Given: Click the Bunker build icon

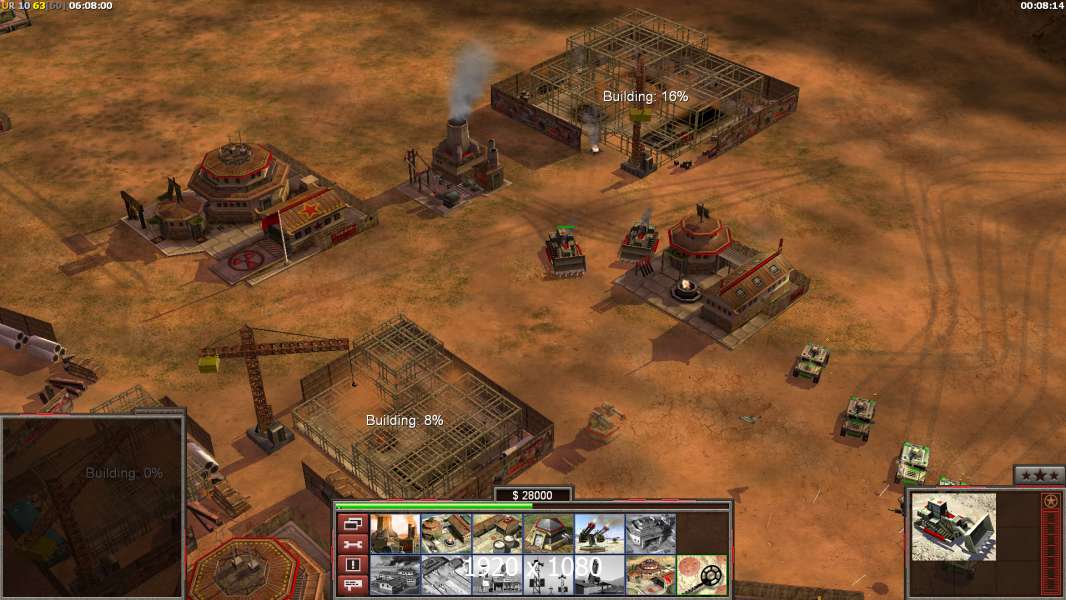Looking at the screenshot, I should pyautogui.click(x=548, y=534).
